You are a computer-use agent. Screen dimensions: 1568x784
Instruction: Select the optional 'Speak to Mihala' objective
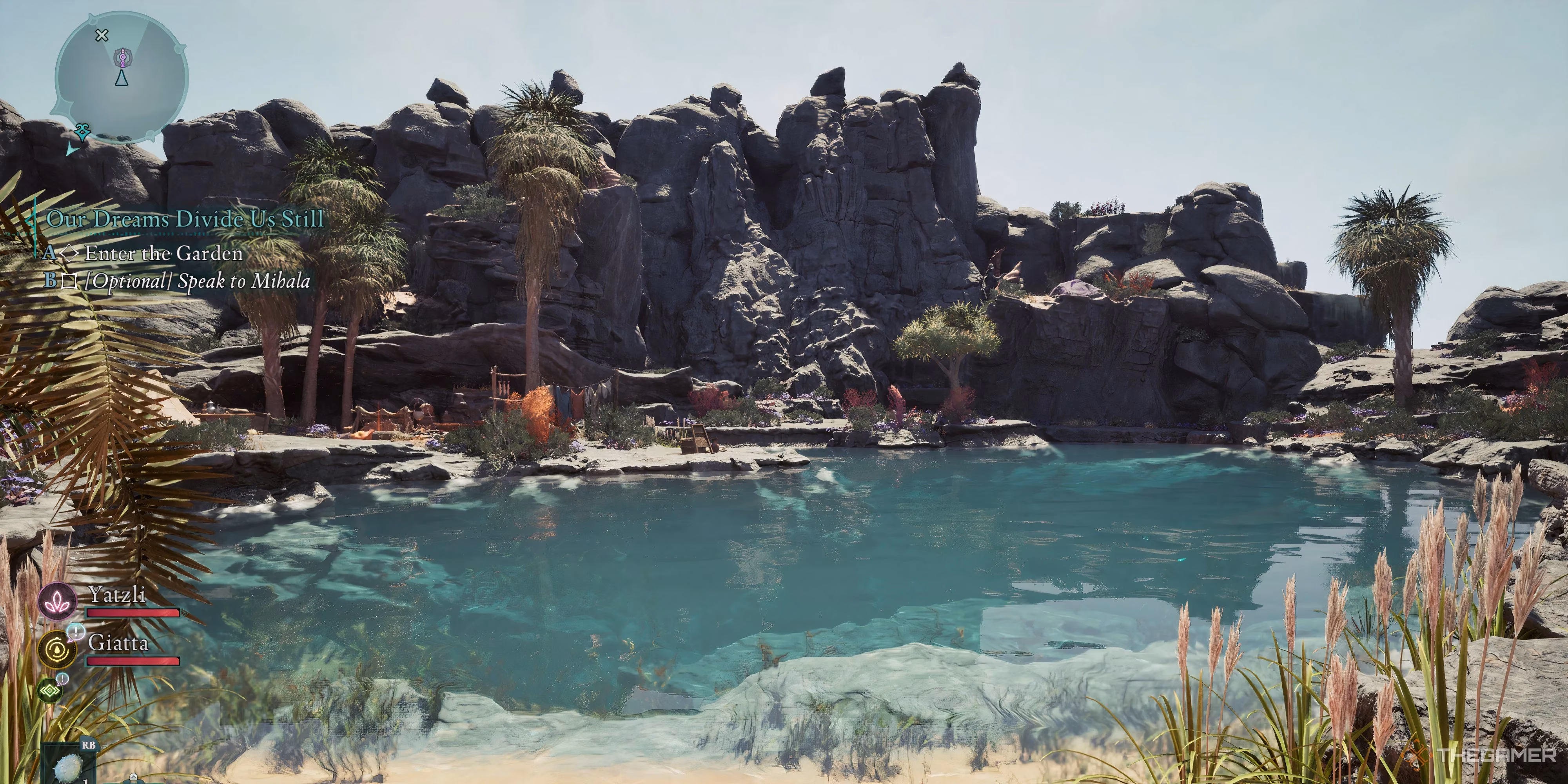coord(197,281)
